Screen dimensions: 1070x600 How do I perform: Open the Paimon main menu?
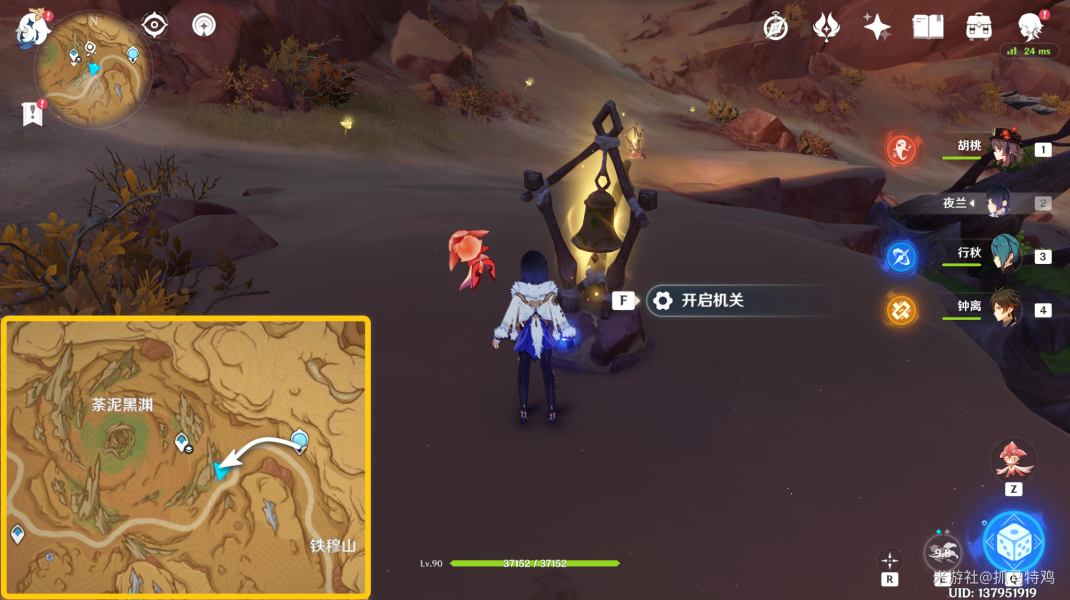coord(32,28)
